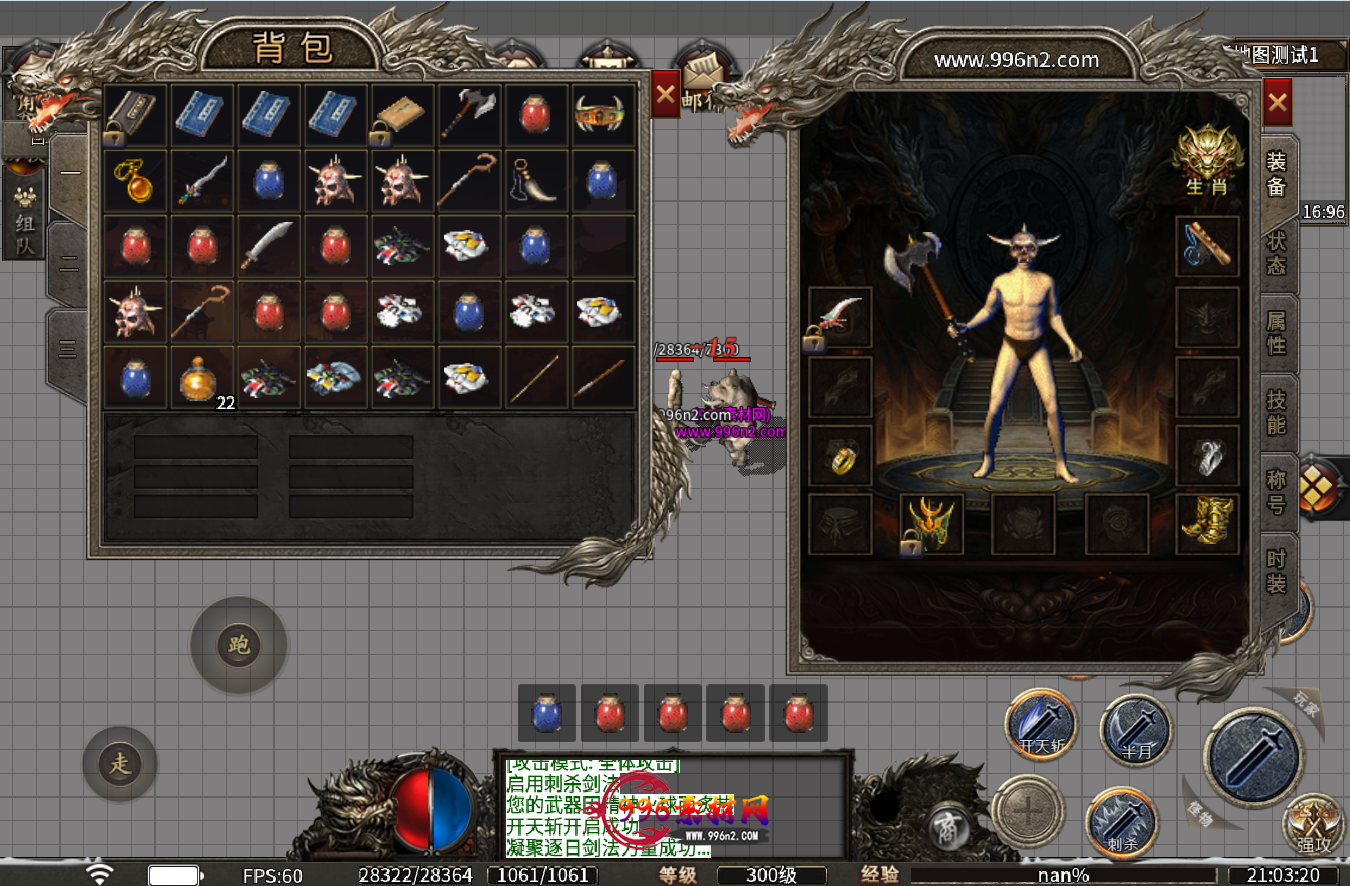Use the blue potion in the quick bar
Screen dimensions: 1350x886
click(x=547, y=714)
